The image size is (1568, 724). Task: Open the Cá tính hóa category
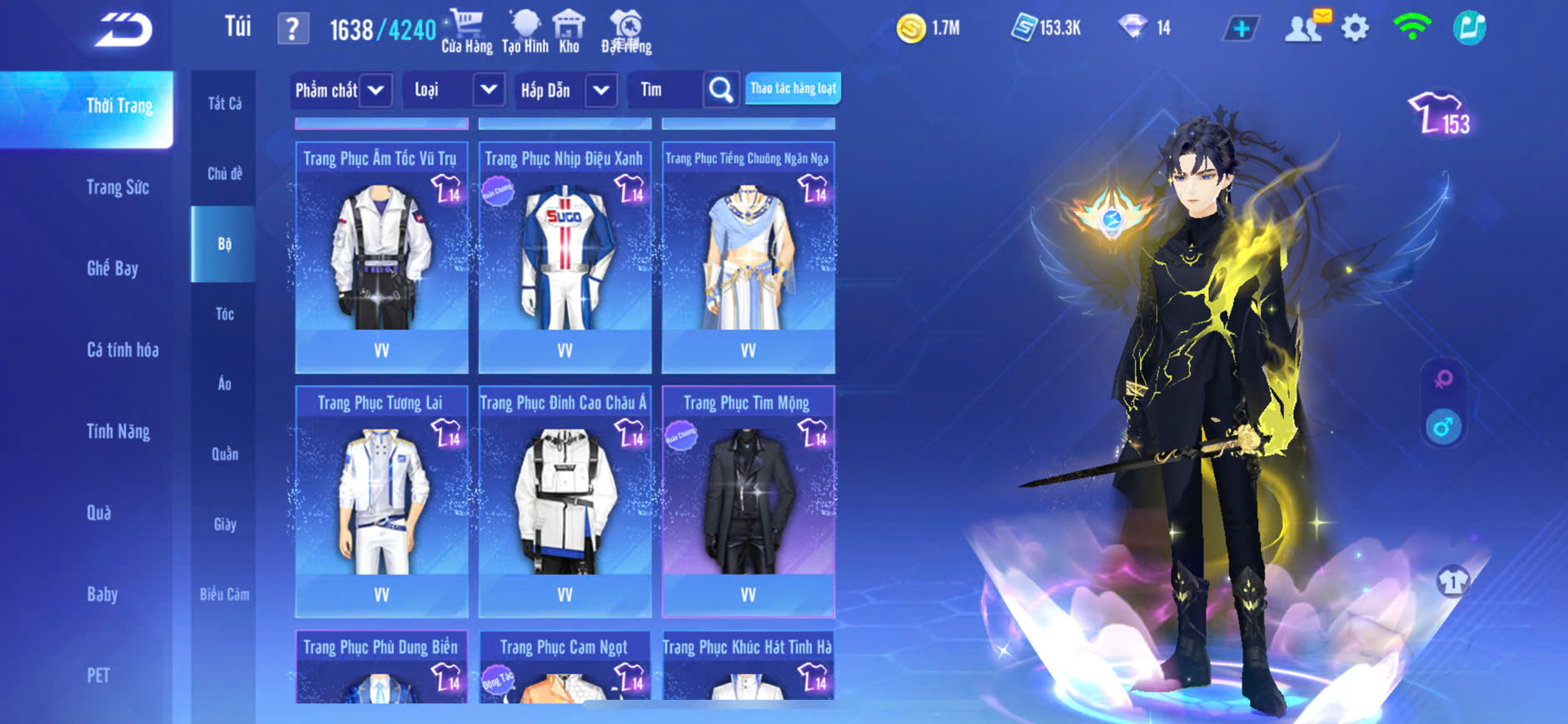click(x=122, y=350)
